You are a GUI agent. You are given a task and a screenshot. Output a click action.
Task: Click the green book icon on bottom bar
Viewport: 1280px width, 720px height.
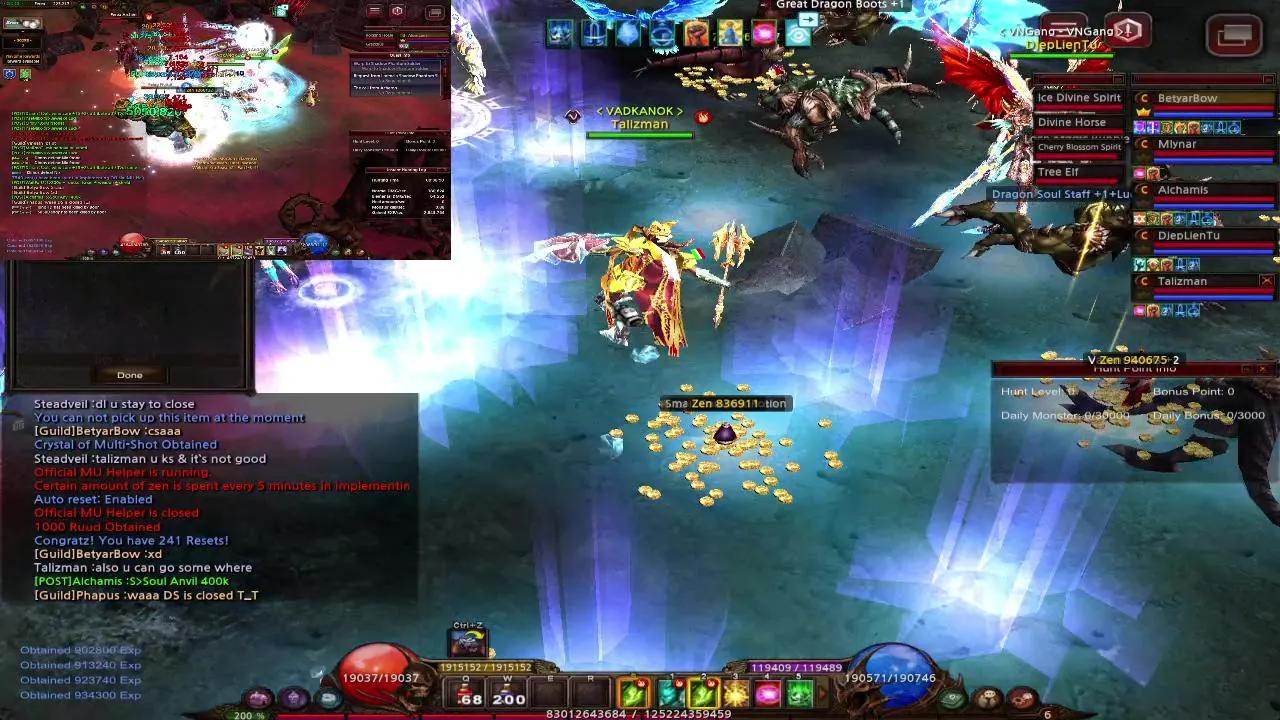pos(953,698)
